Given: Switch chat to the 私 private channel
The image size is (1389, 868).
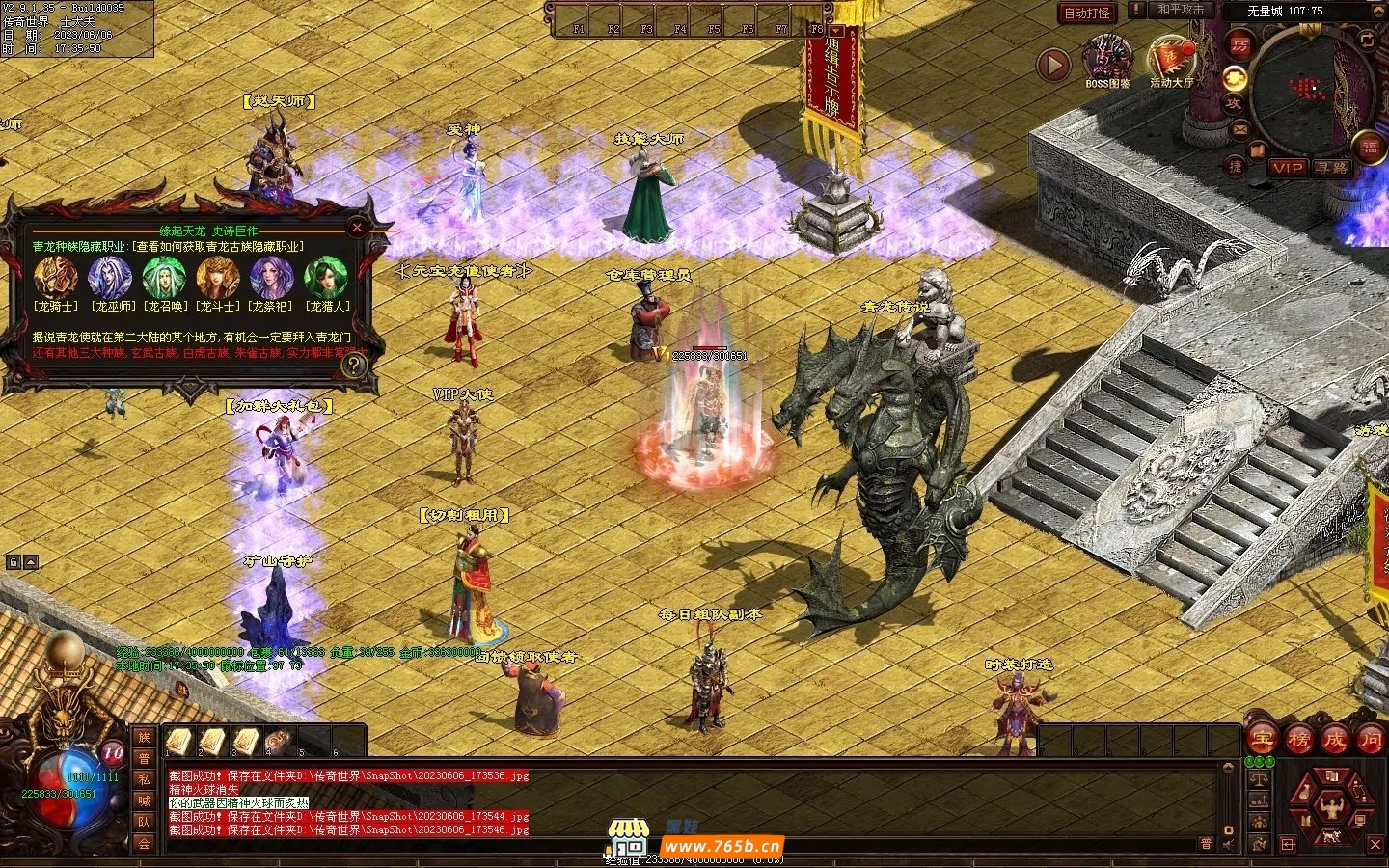Looking at the screenshot, I should point(144,779).
